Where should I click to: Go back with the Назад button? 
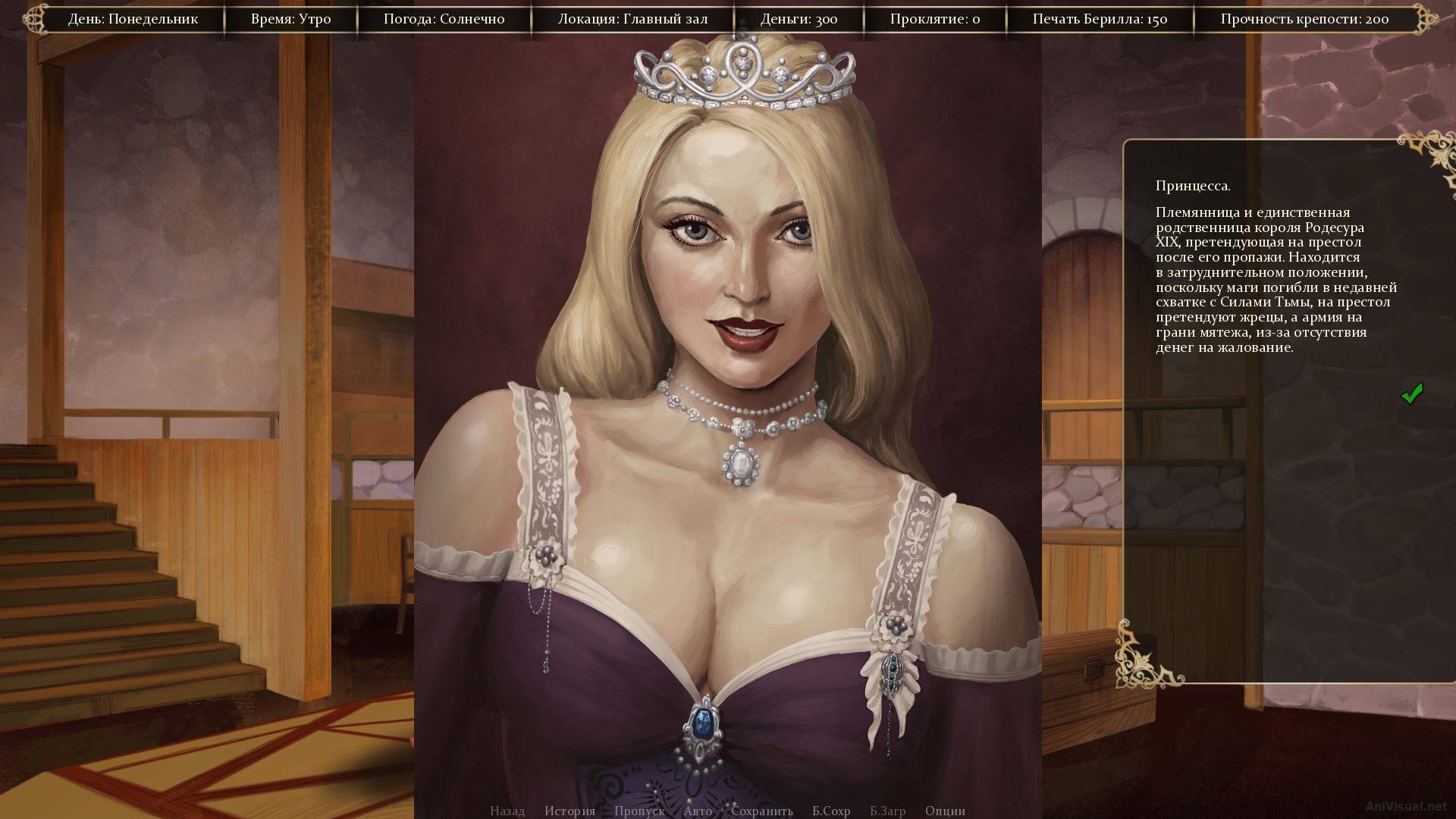[507, 811]
